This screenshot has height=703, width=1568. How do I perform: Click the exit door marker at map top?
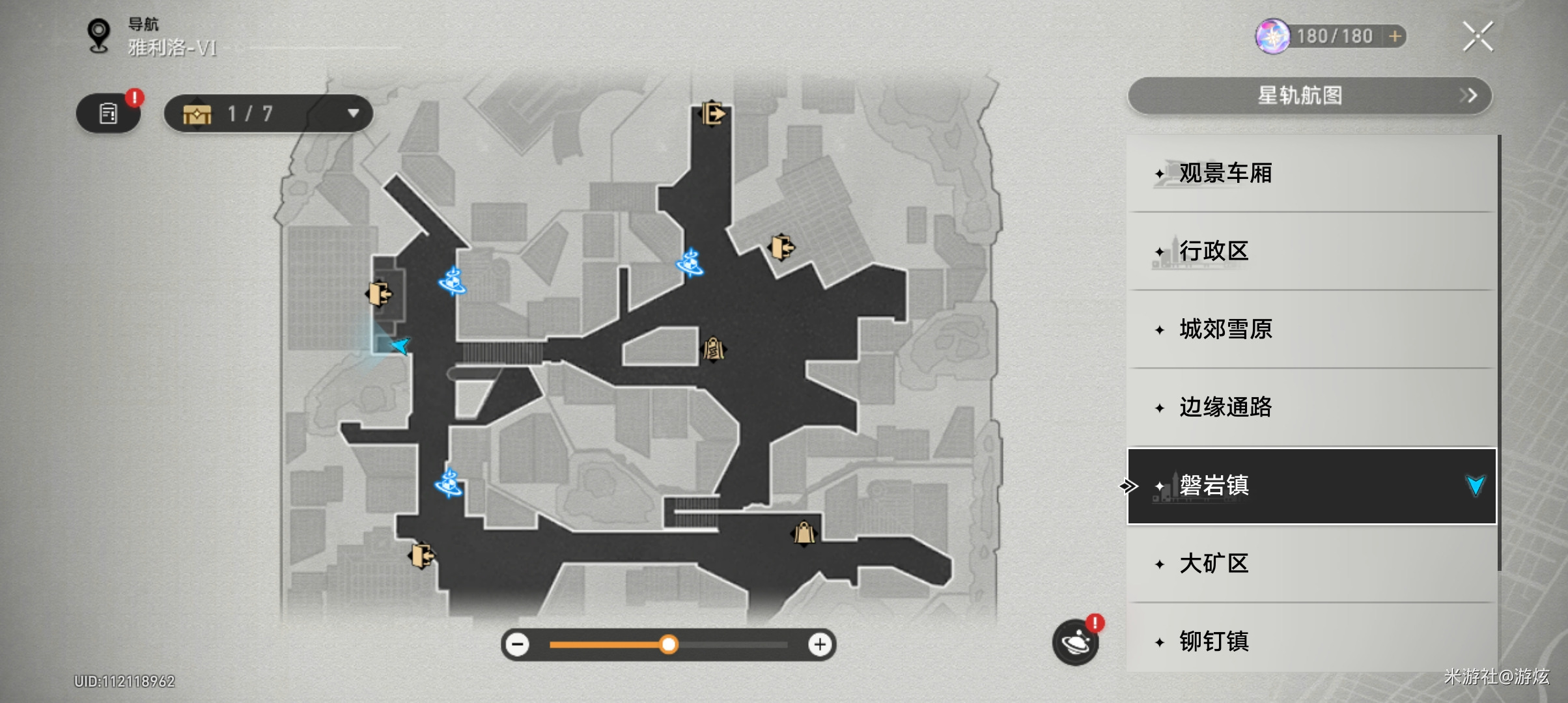coord(713,114)
